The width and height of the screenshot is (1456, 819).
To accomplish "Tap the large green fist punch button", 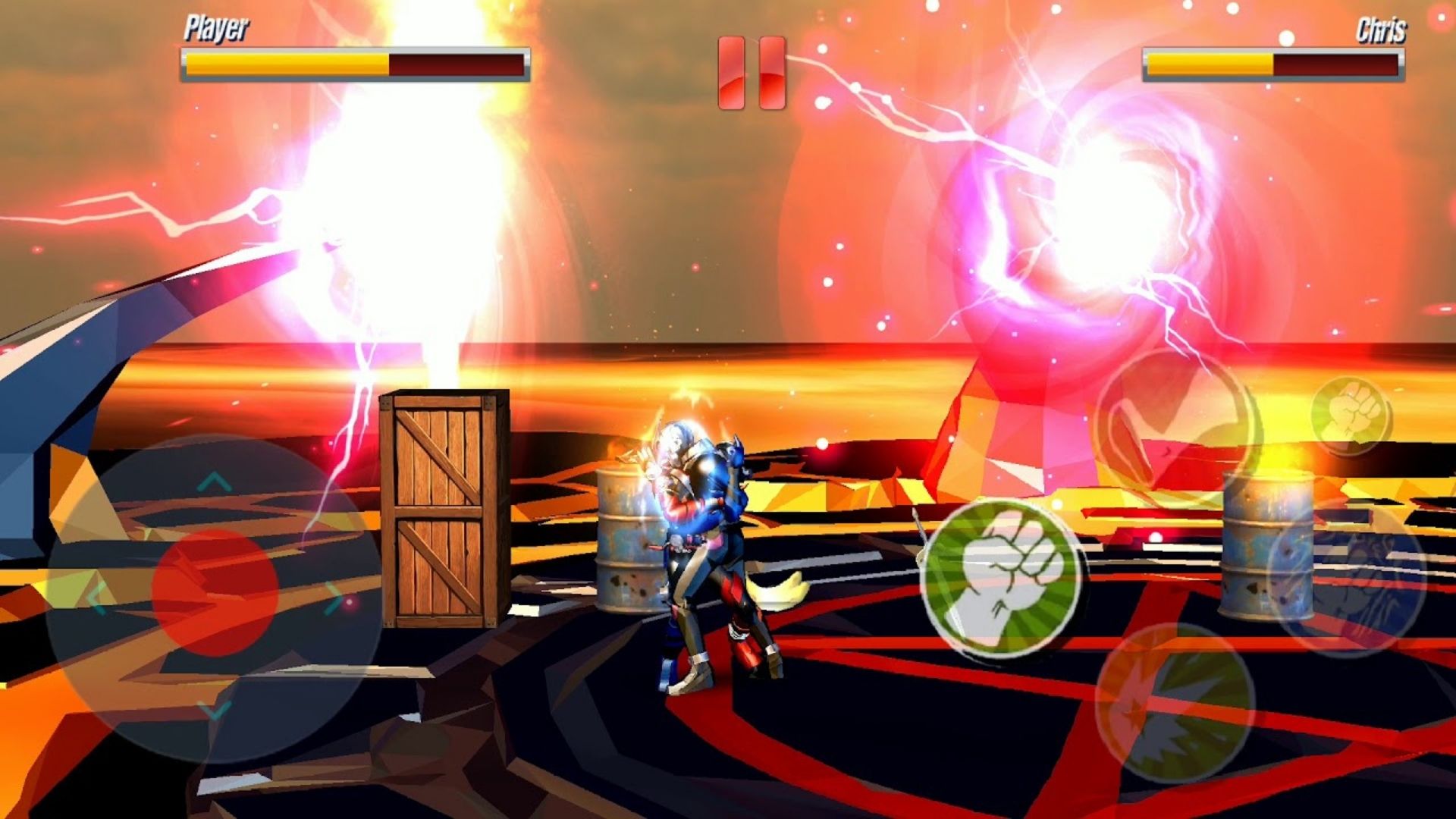I will point(1003,579).
